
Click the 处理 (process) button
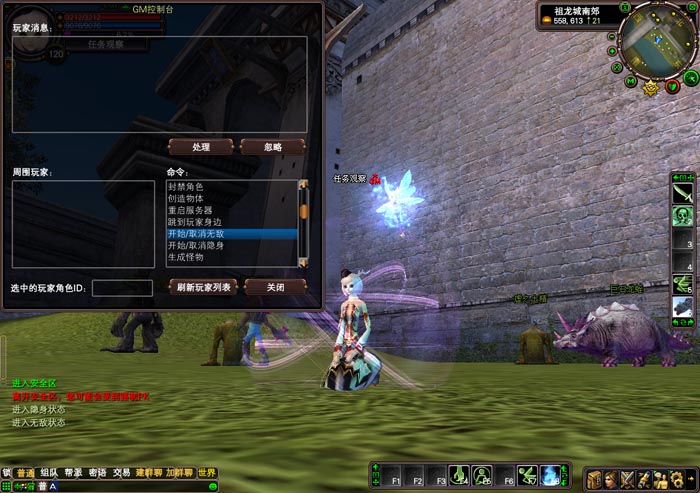click(x=201, y=147)
